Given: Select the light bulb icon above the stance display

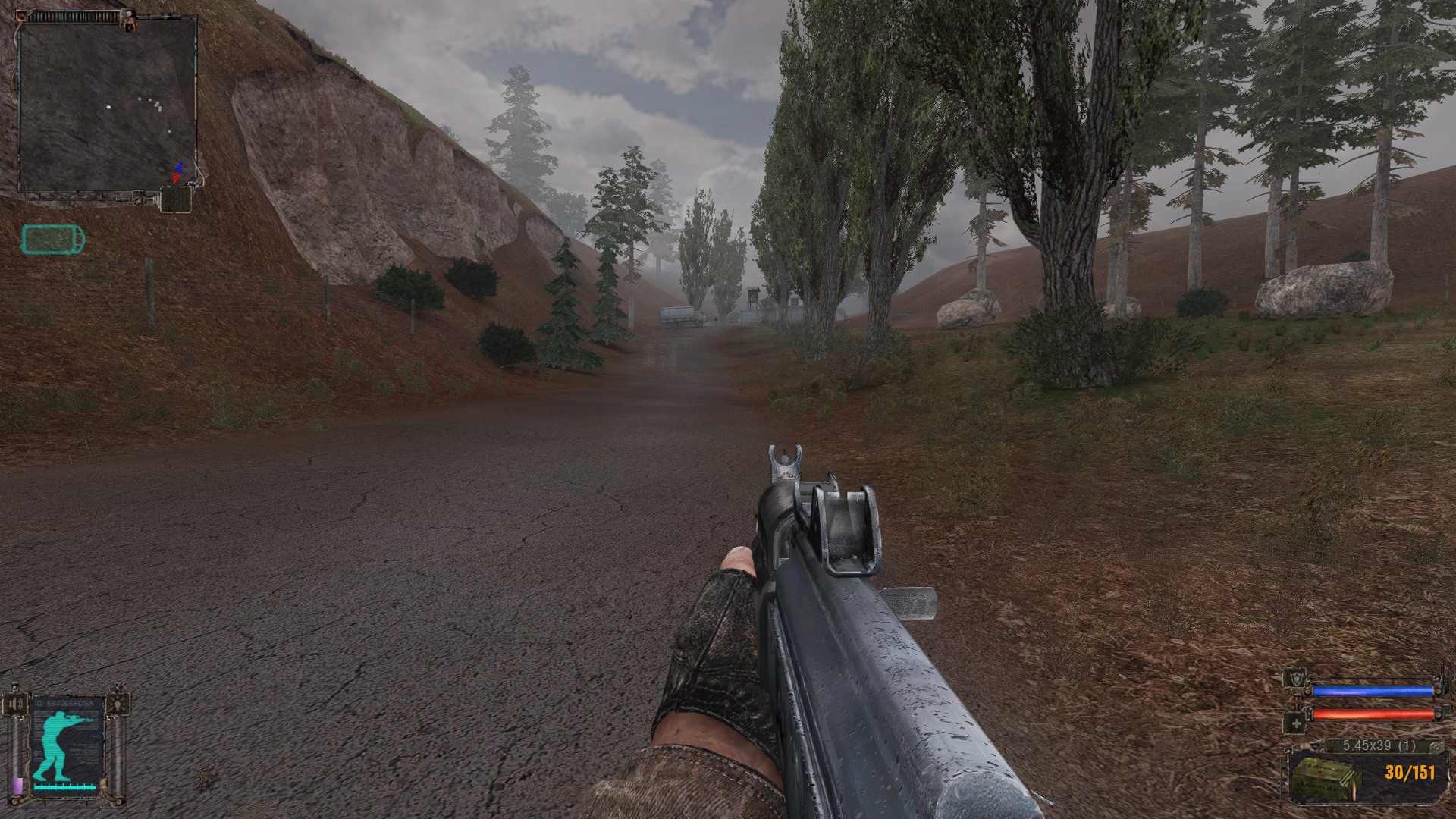Looking at the screenshot, I should (x=118, y=702).
